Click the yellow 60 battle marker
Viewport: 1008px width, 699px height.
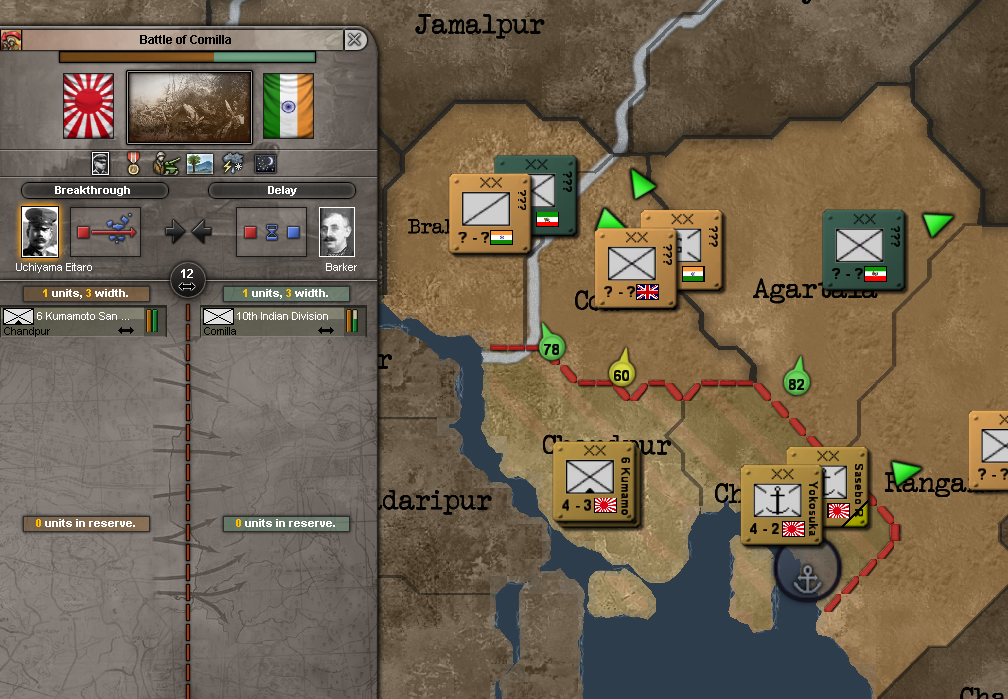tap(622, 373)
